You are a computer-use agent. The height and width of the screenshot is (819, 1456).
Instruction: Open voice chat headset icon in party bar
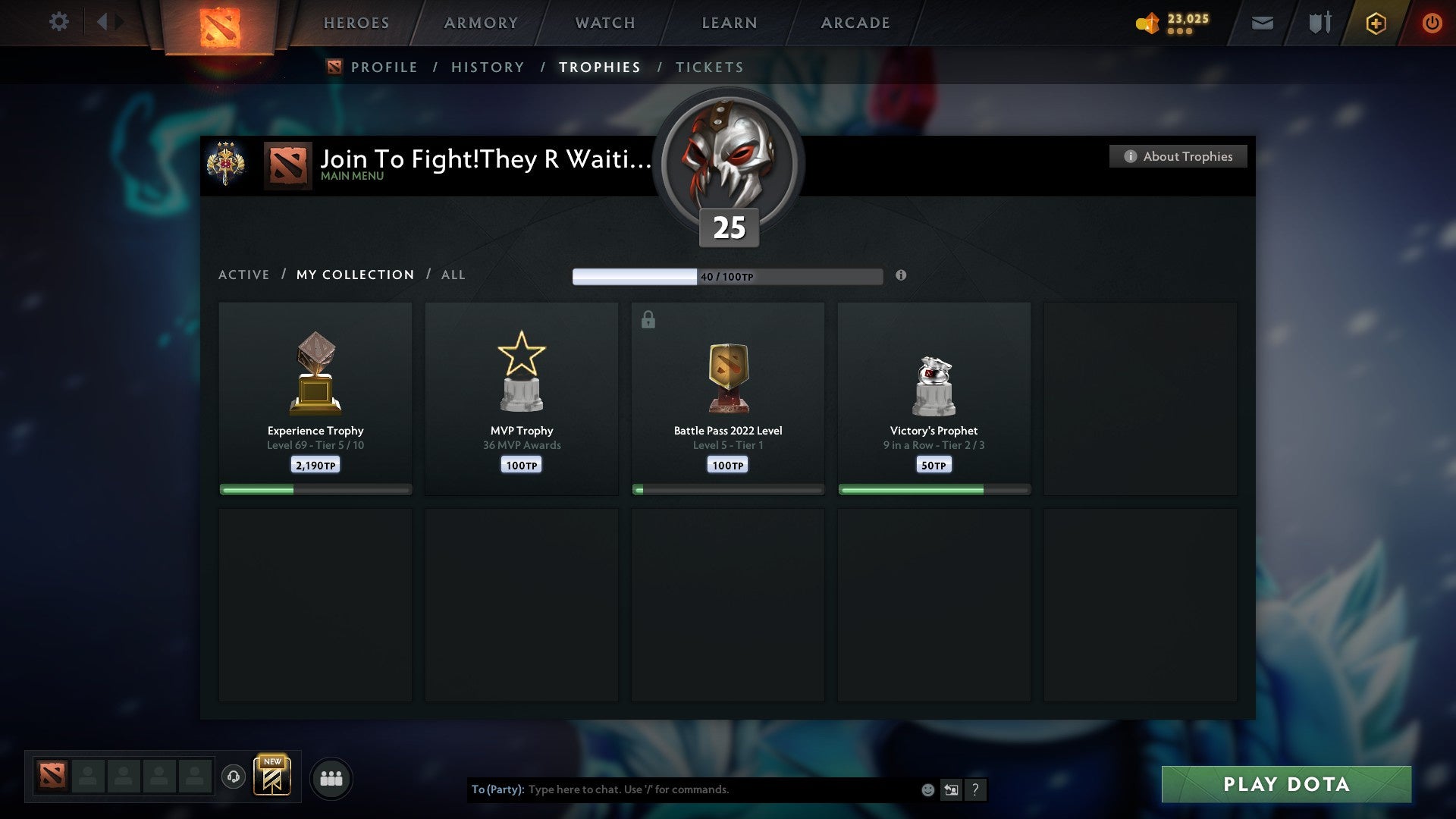234,777
